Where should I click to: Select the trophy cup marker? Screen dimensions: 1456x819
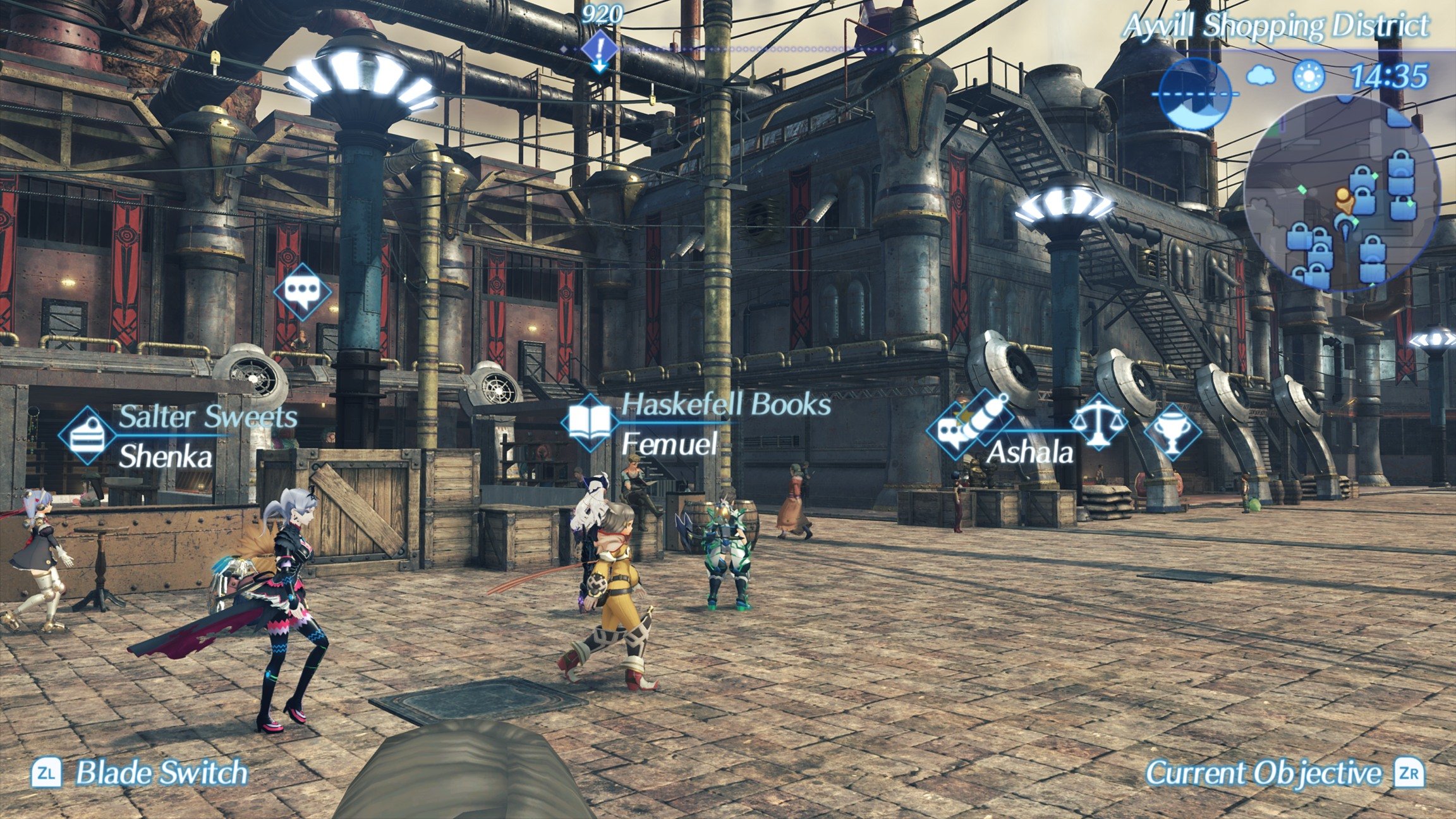1172,432
